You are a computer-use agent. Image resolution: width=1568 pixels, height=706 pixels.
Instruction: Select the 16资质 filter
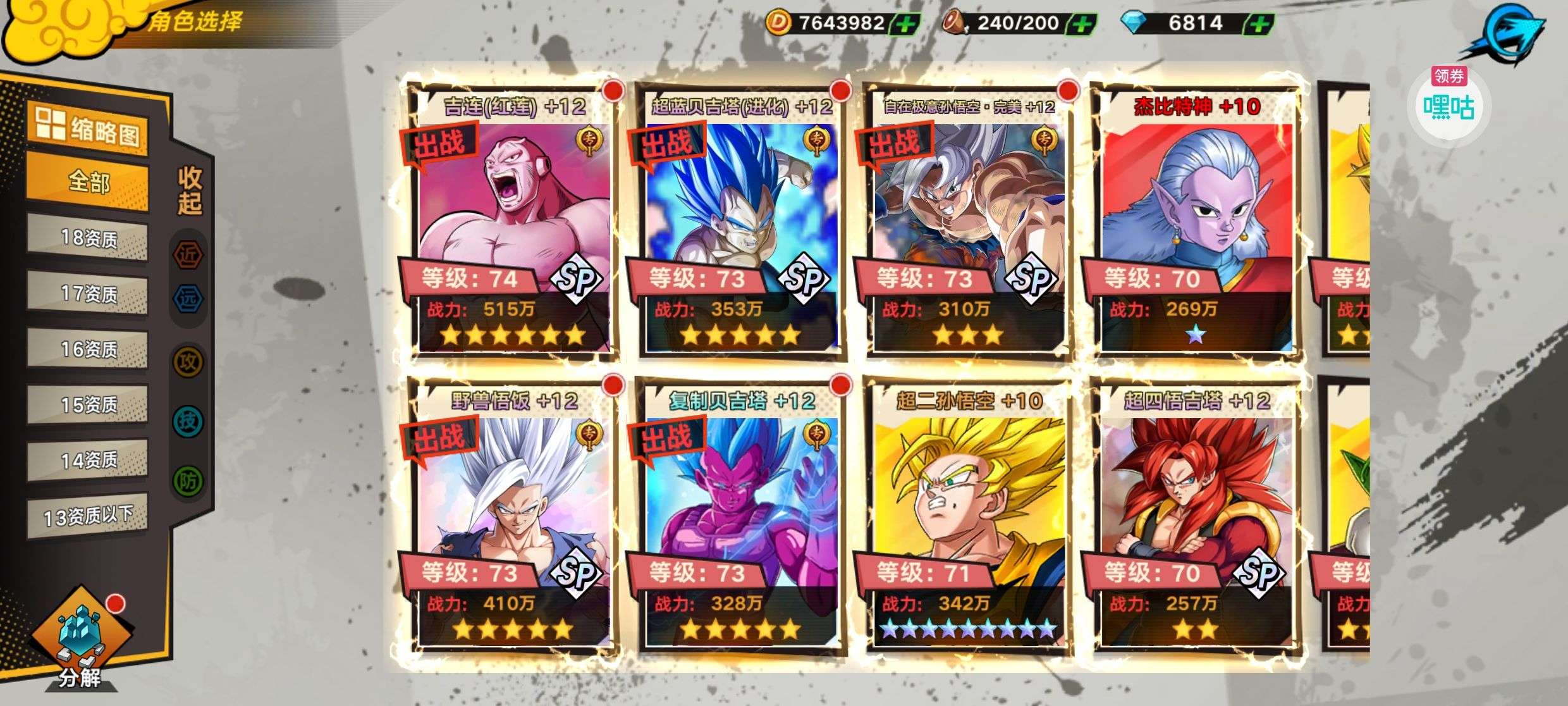tap(89, 349)
